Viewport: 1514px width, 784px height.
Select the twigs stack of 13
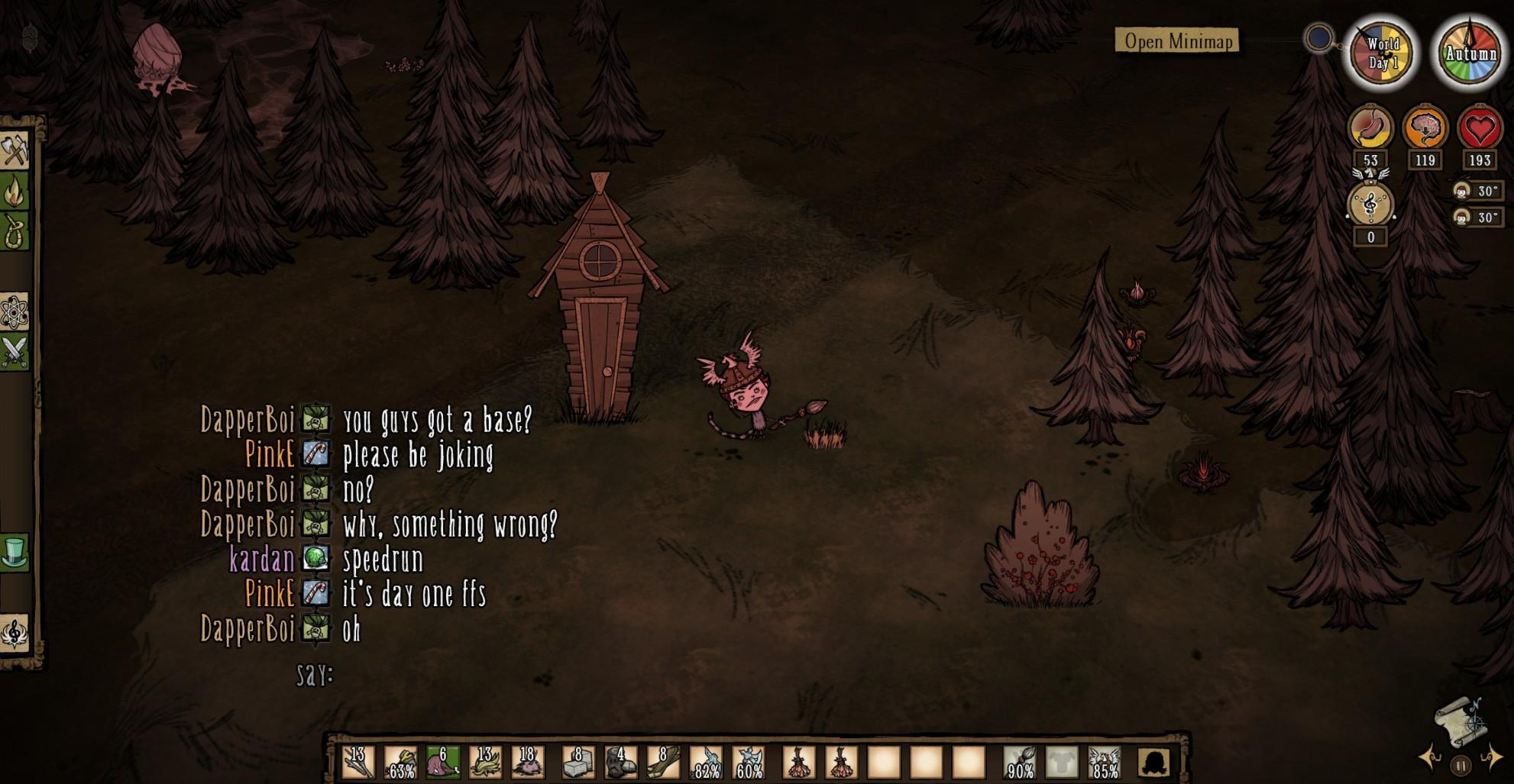pyautogui.click(x=357, y=762)
